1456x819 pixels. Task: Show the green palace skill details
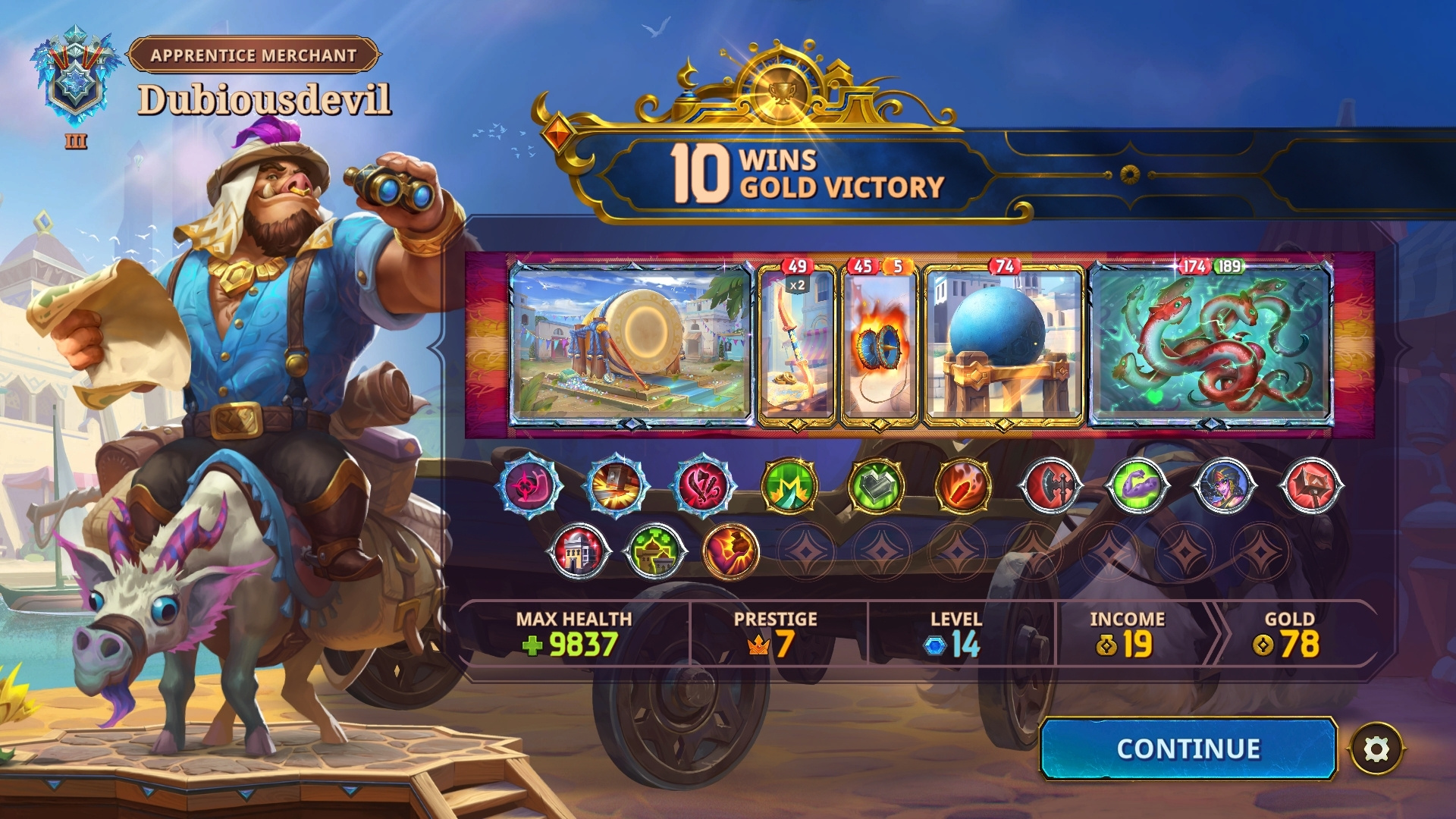click(656, 551)
